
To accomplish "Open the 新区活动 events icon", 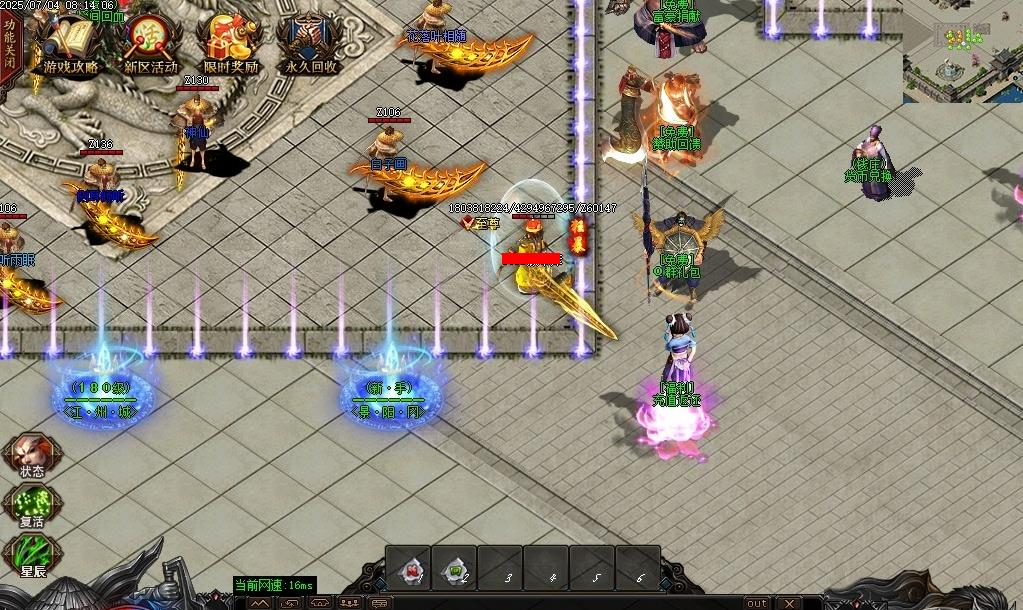I will pyautogui.click(x=150, y=45).
